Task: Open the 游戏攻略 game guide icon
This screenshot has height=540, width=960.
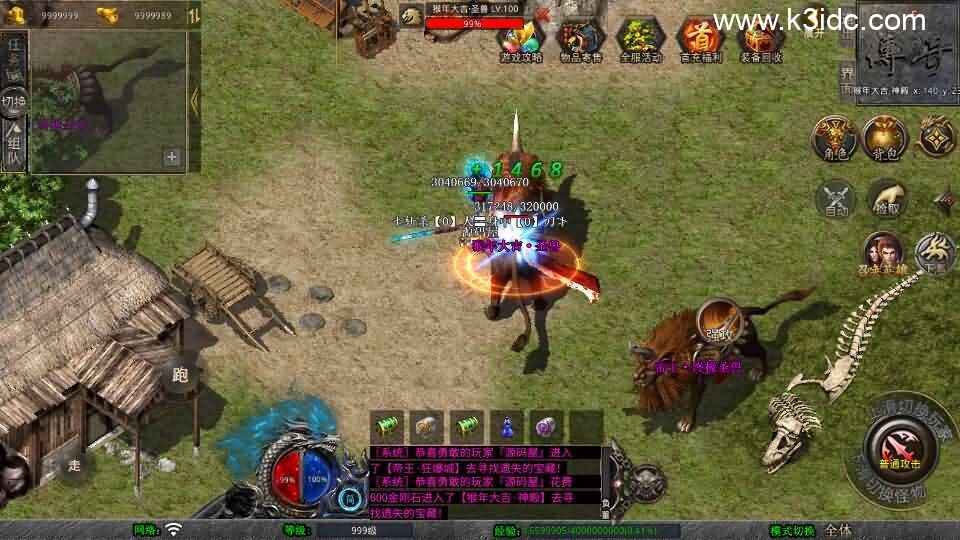Action: click(521, 40)
